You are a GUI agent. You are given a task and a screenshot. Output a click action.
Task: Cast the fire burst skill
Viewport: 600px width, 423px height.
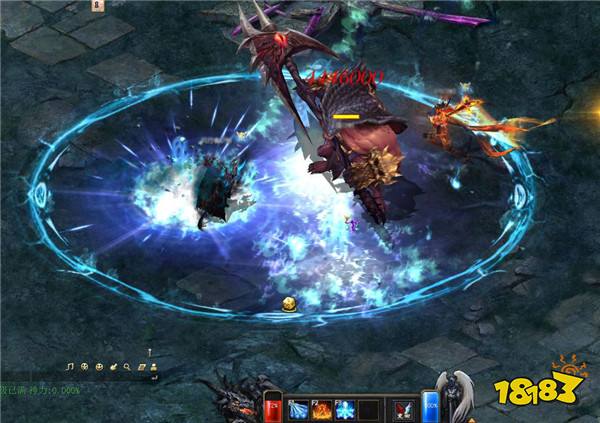(322, 410)
